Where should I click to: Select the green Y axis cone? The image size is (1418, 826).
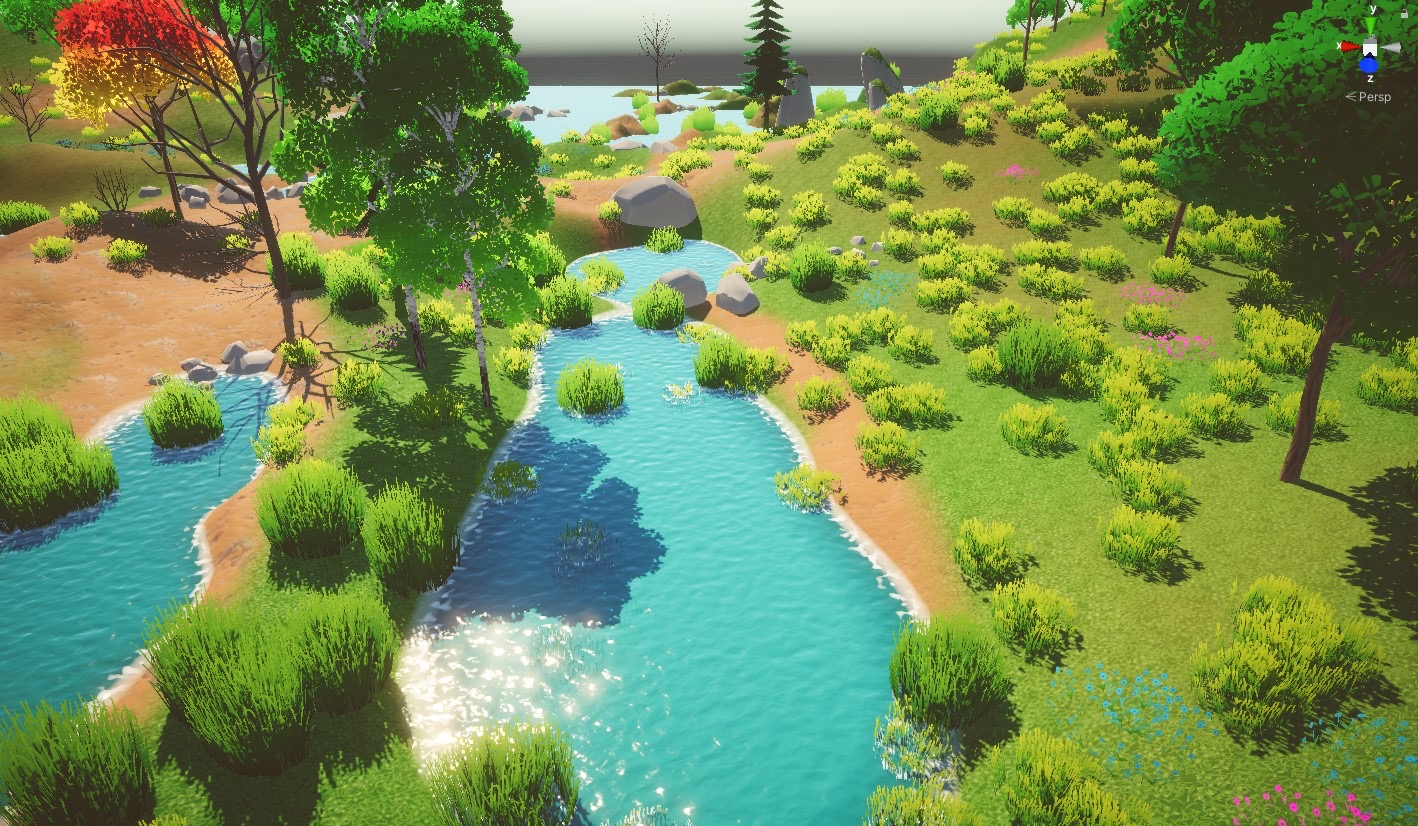(1370, 26)
